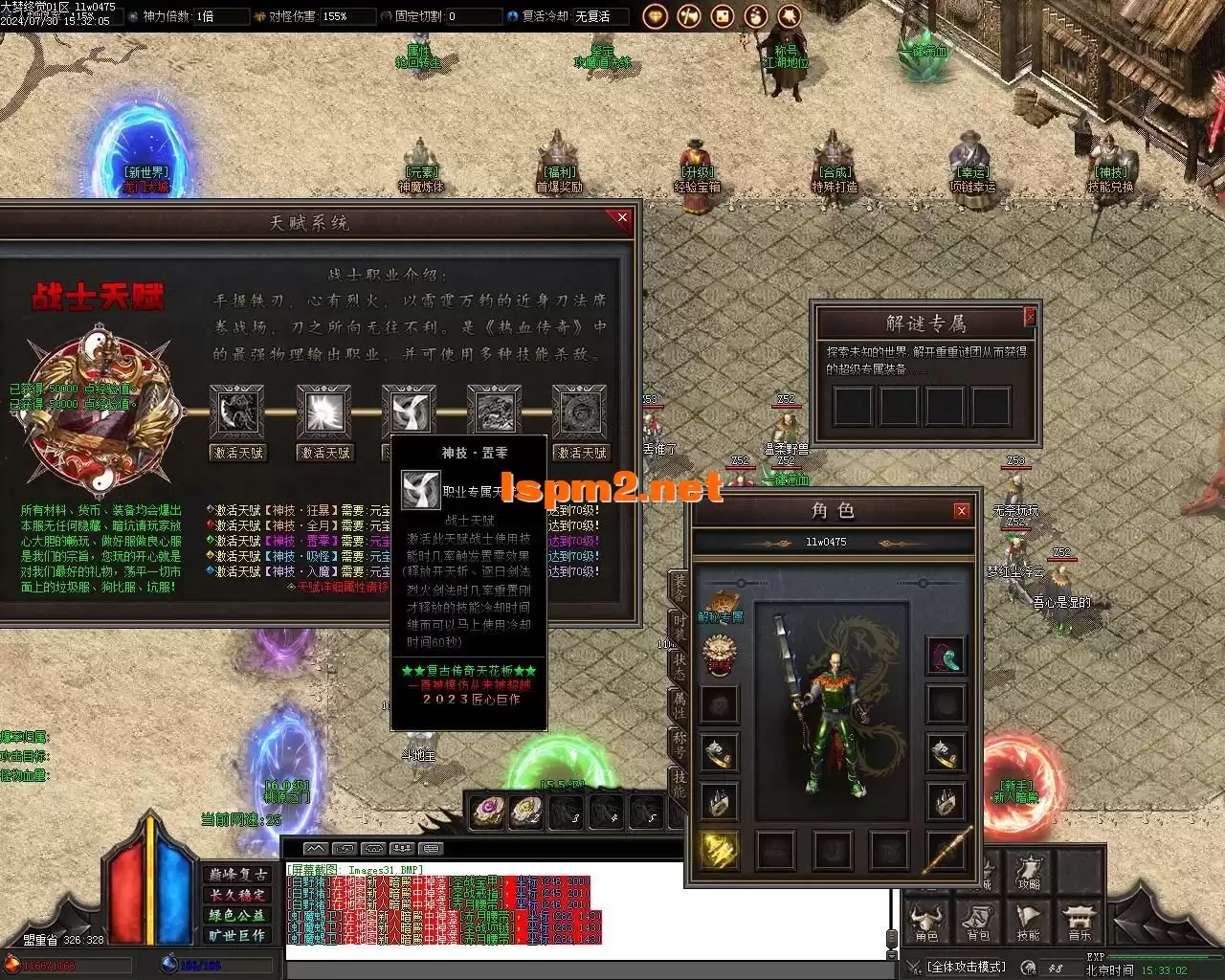This screenshot has width=1225, height=980.
Task: Click the dice icon in top bar
Action: [723, 16]
